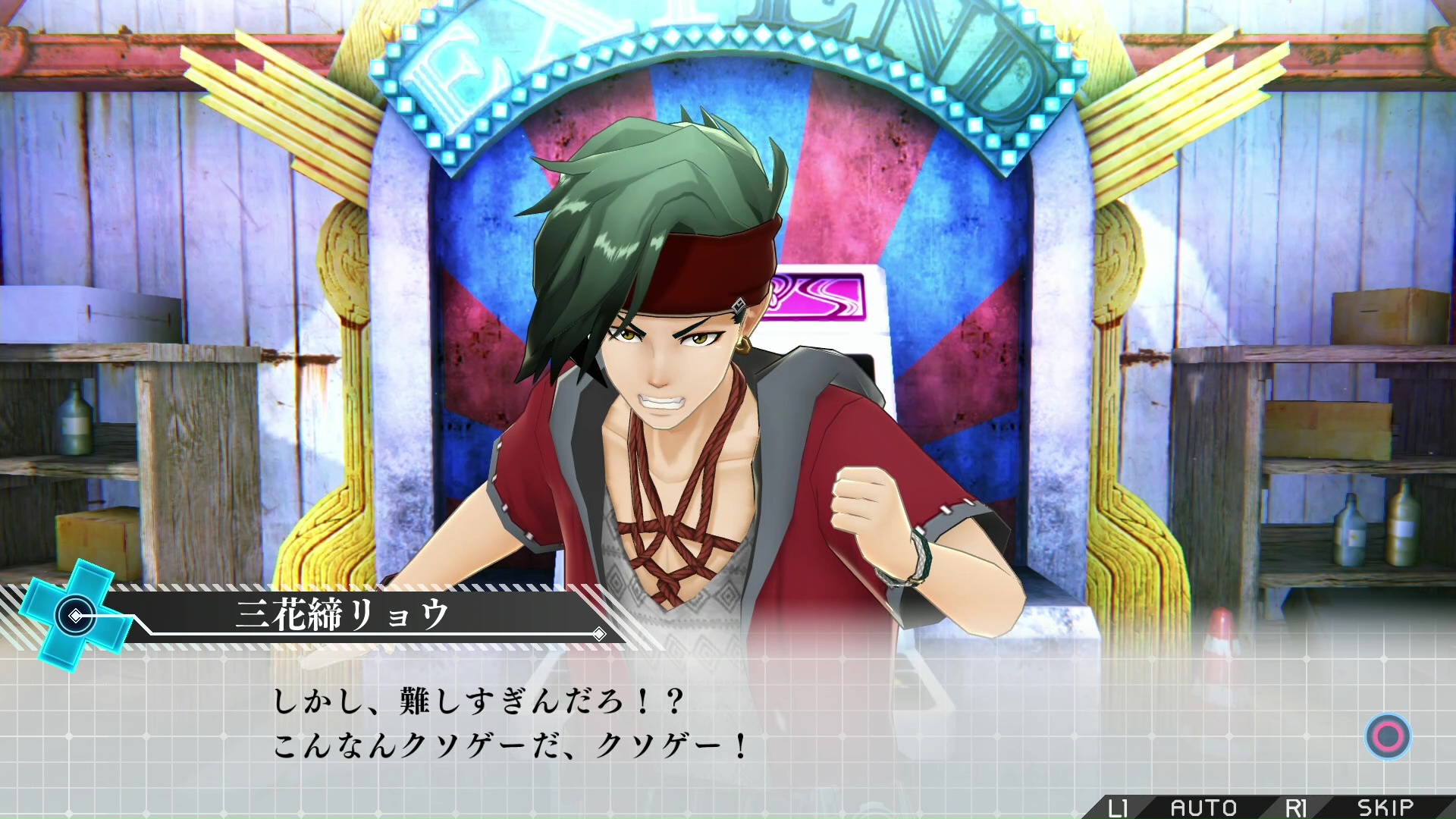The width and height of the screenshot is (1456, 819).
Task: Advance the dialogue text box
Action: tap(1388, 736)
